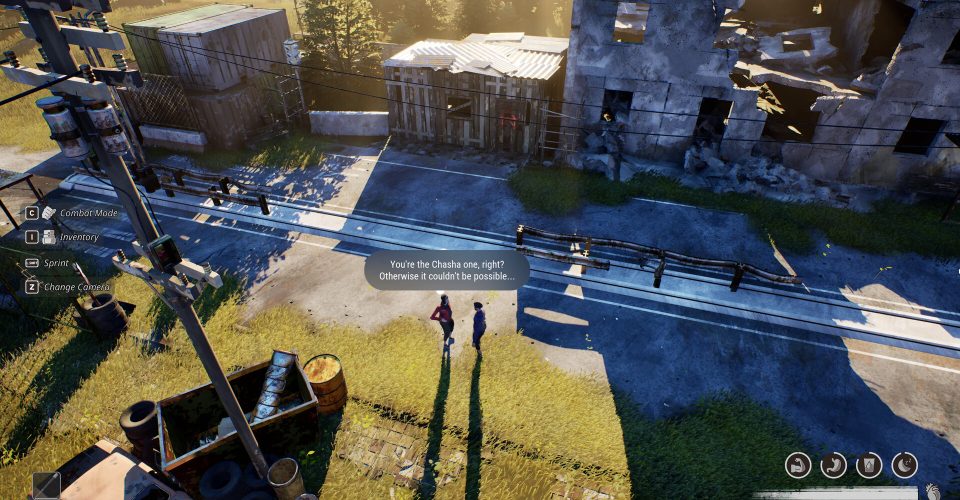Select the equipped weapon slot
This screenshot has width=960, height=500.
click(46, 486)
